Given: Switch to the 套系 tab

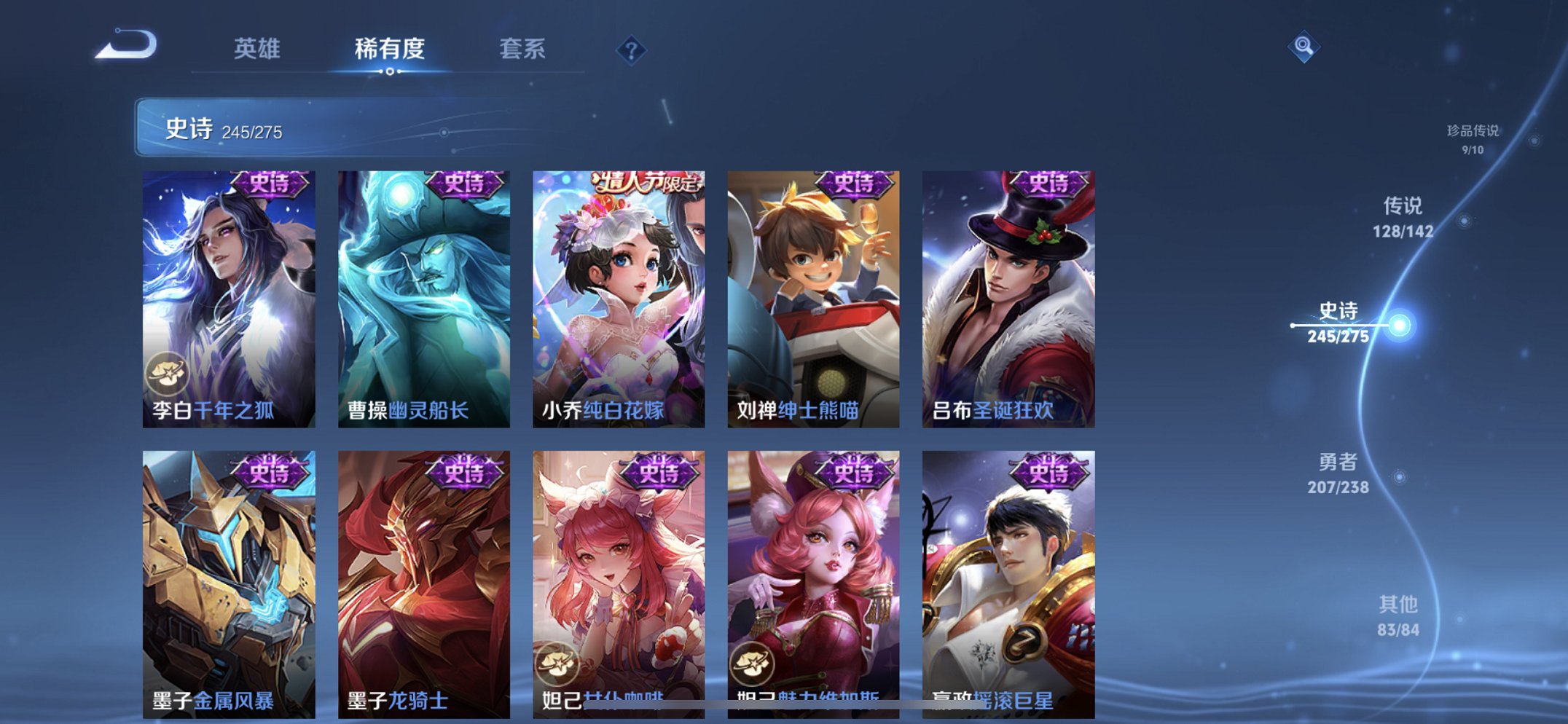Looking at the screenshot, I should [x=523, y=47].
